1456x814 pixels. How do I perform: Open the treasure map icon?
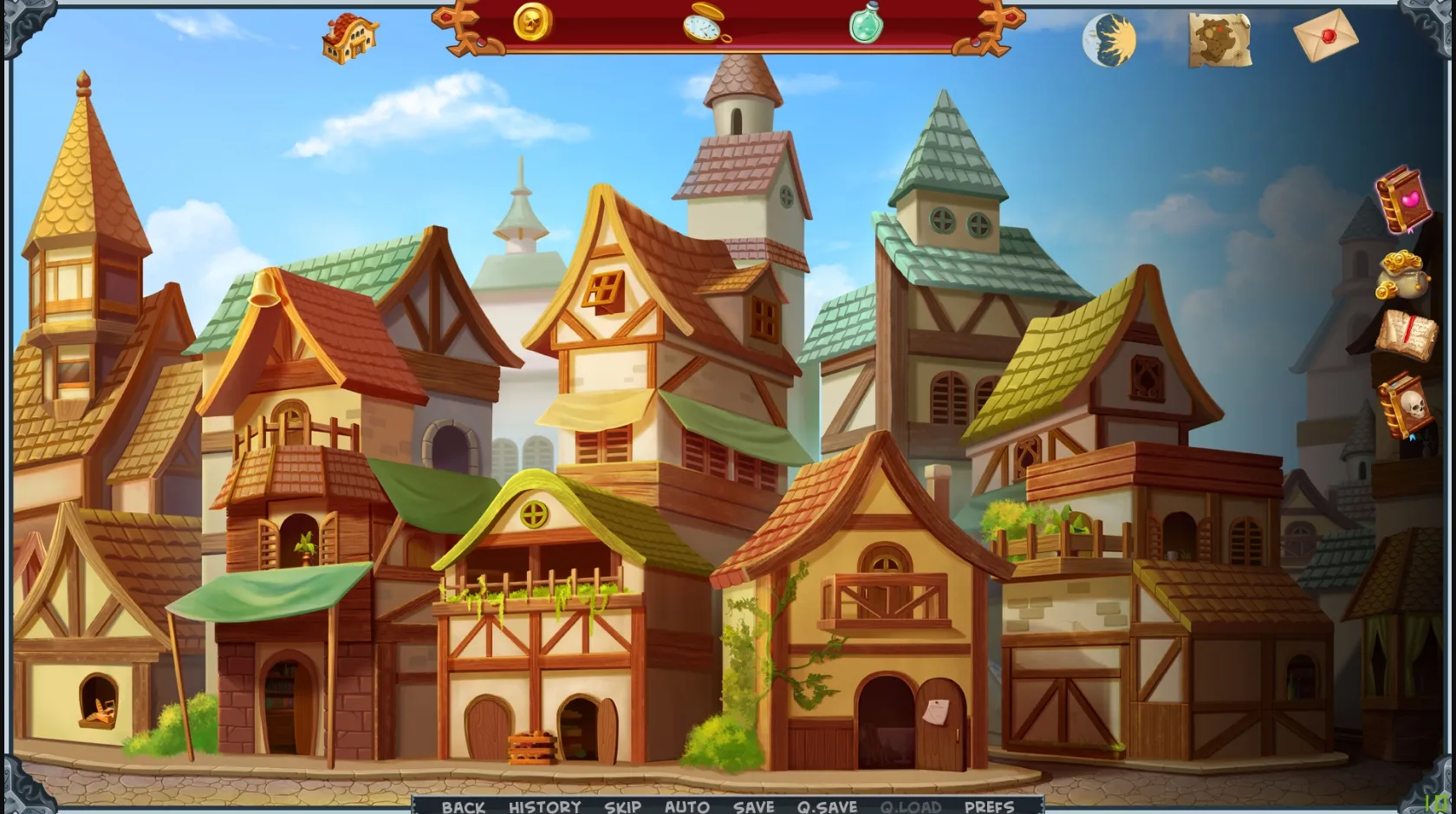coord(1218,38)
